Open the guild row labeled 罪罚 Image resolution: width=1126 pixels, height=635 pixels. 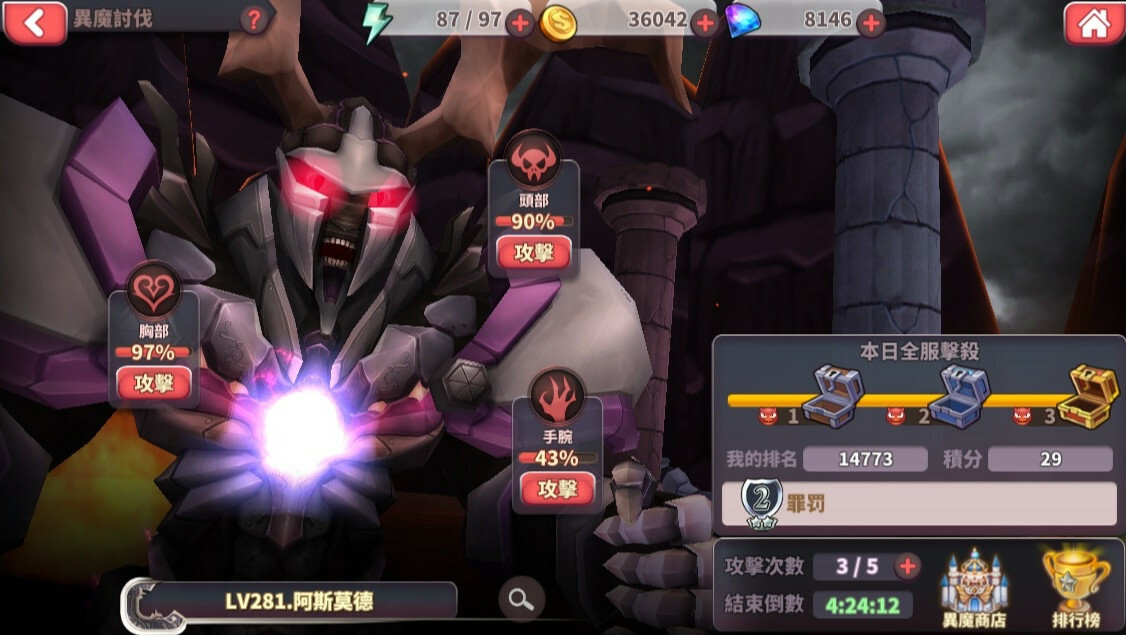(918, 504)
